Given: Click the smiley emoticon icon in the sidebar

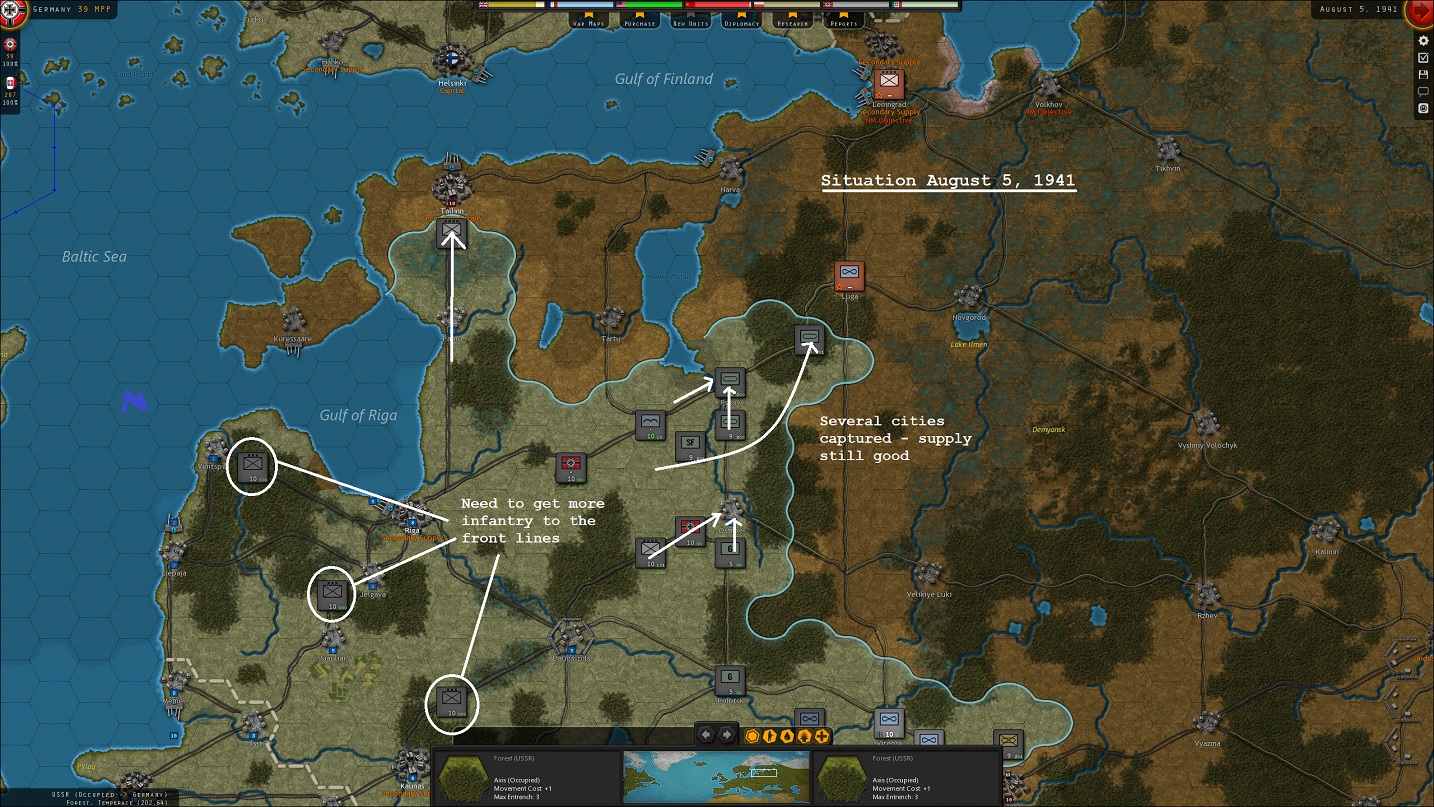Looking at the screenshot, I should pyautogui.click(x=1423, y=108).
